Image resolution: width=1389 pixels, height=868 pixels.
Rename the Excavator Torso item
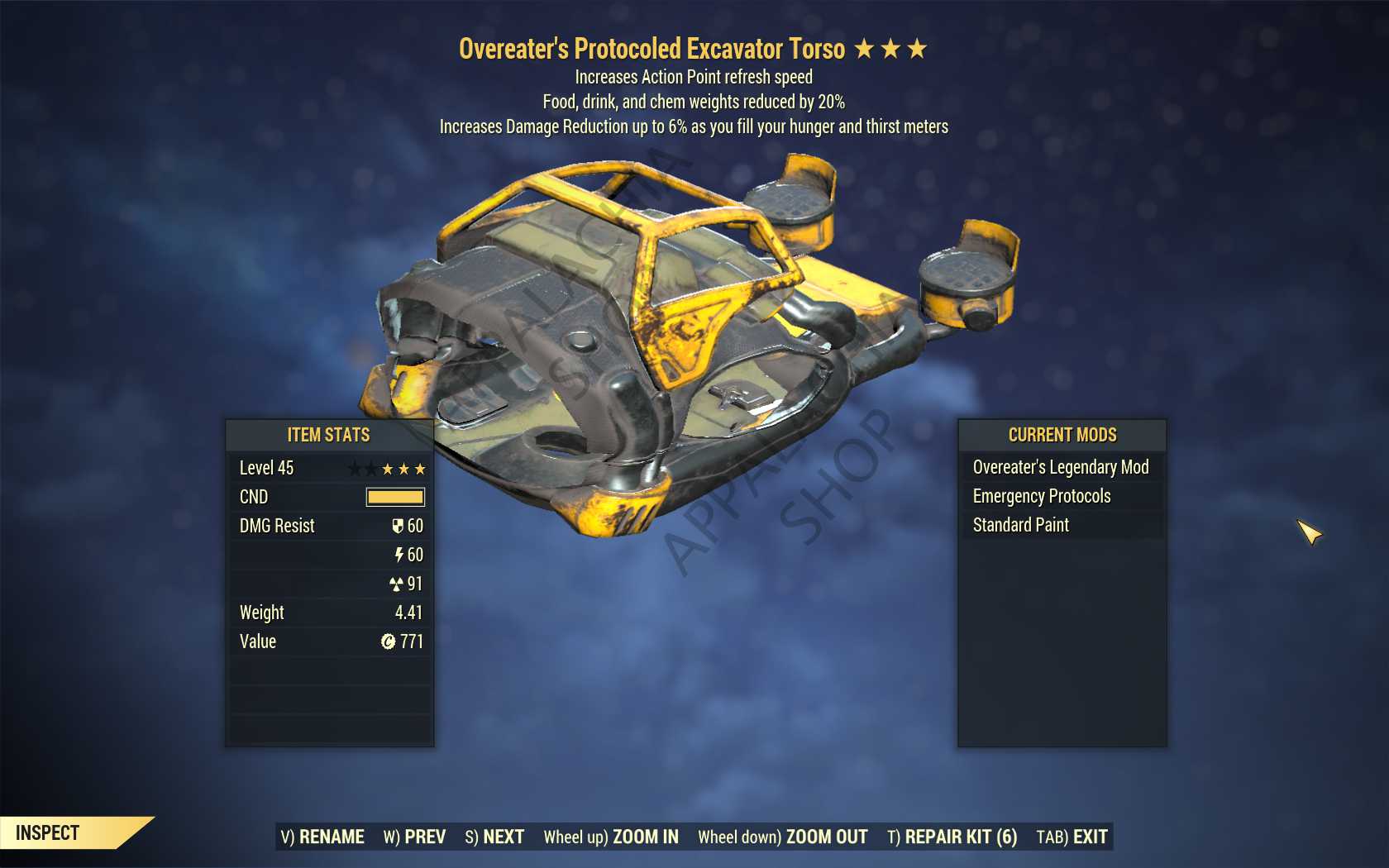coord(322,837)
